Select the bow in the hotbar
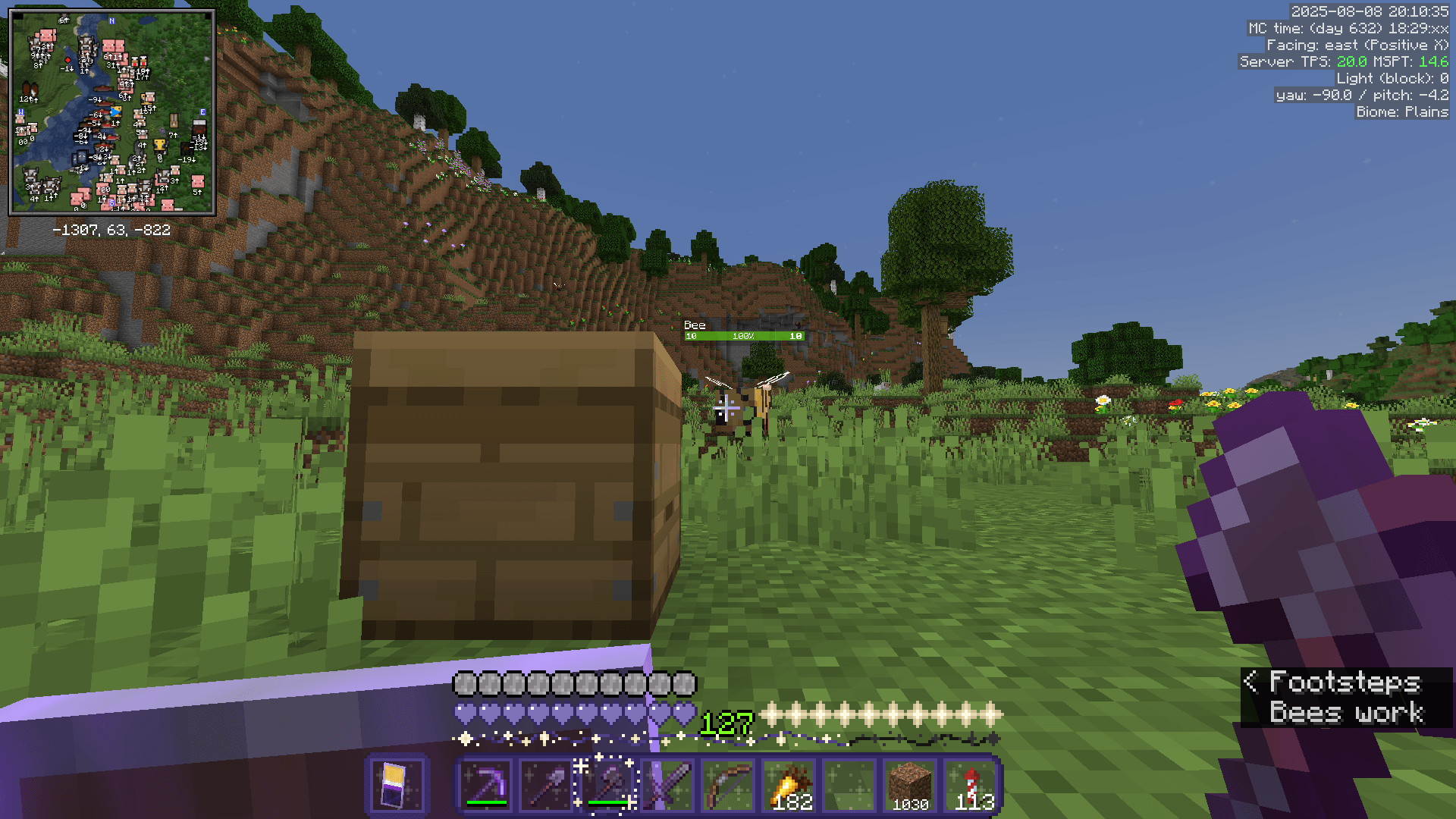 [x=727, y=786]
